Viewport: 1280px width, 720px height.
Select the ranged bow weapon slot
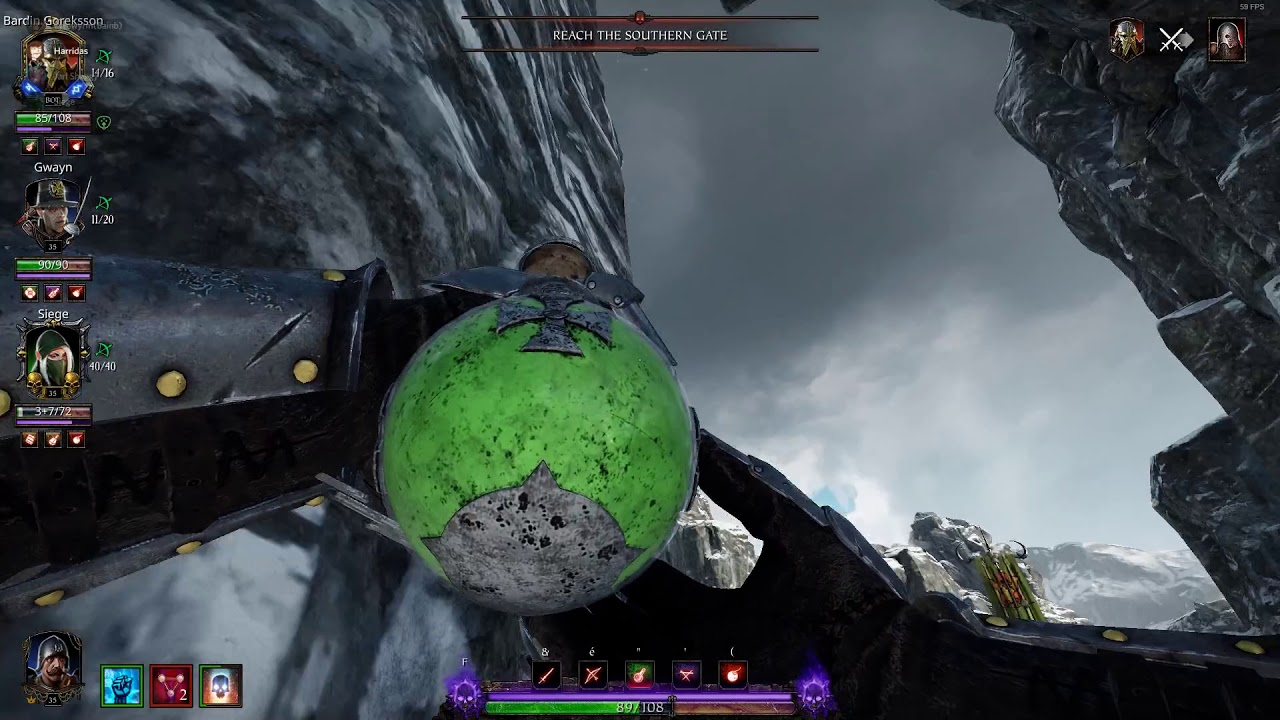pyautogui.click(x=593, y=675)
